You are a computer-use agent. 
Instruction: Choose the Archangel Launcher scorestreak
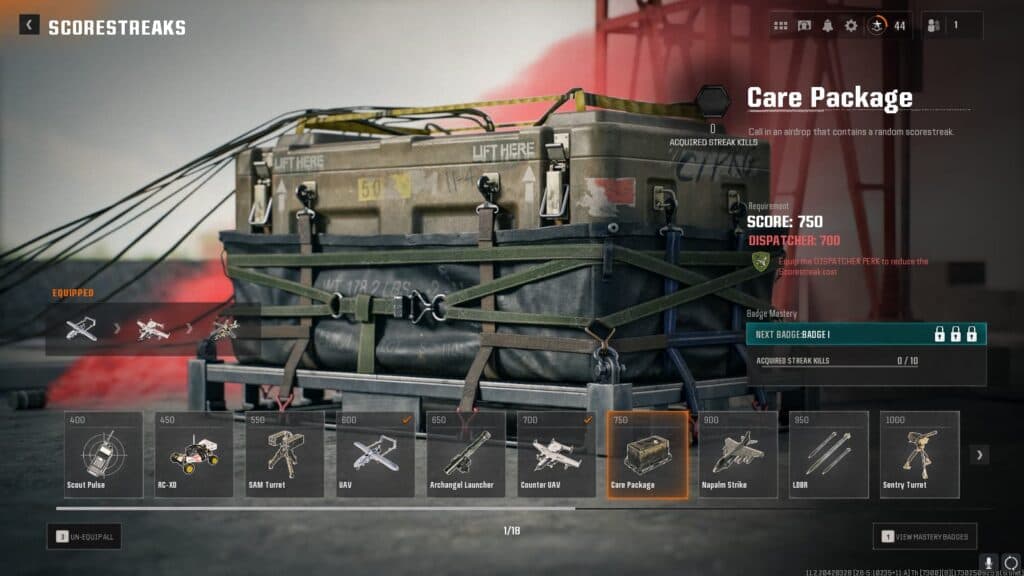pos(466,454)
